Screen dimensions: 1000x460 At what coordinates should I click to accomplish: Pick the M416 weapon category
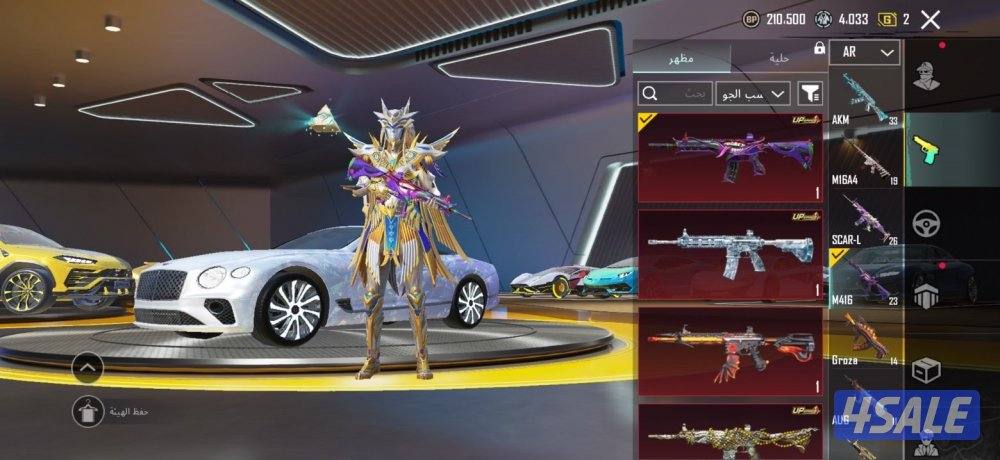(x=864, y=277)
